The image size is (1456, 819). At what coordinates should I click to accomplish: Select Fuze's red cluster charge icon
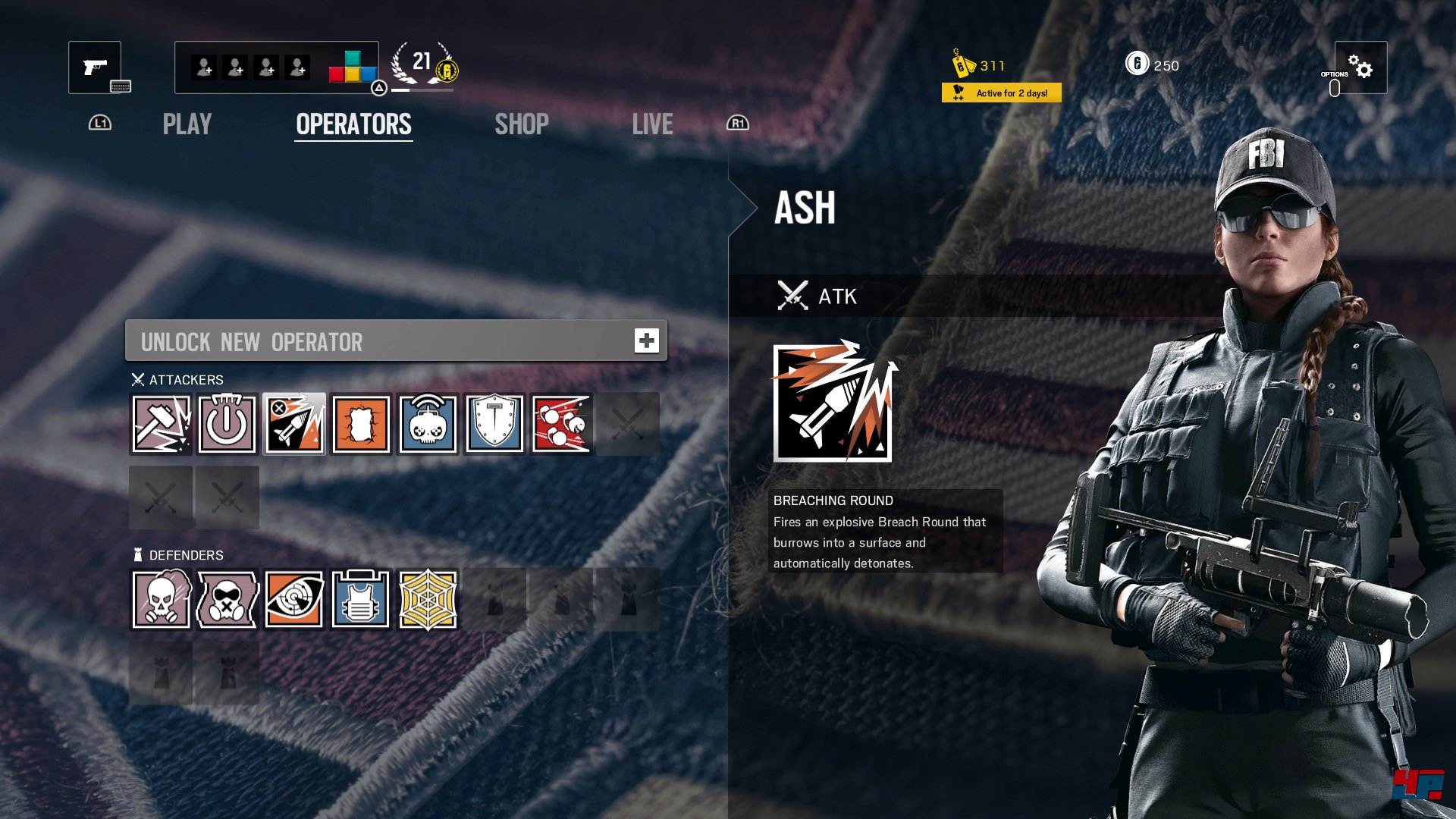coord(561,424)
